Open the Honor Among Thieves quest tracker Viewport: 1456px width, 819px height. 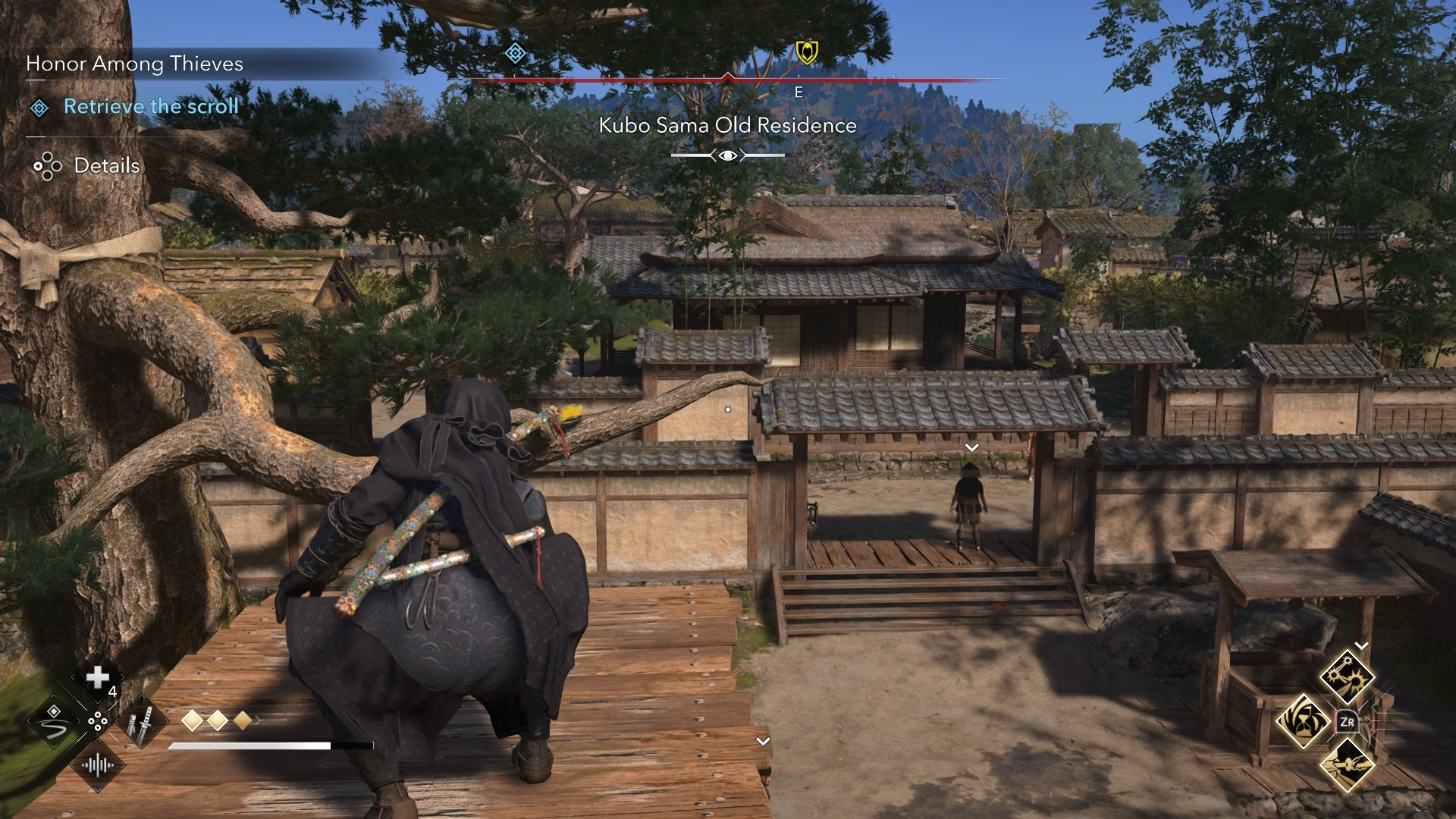(x=135, y=64)
